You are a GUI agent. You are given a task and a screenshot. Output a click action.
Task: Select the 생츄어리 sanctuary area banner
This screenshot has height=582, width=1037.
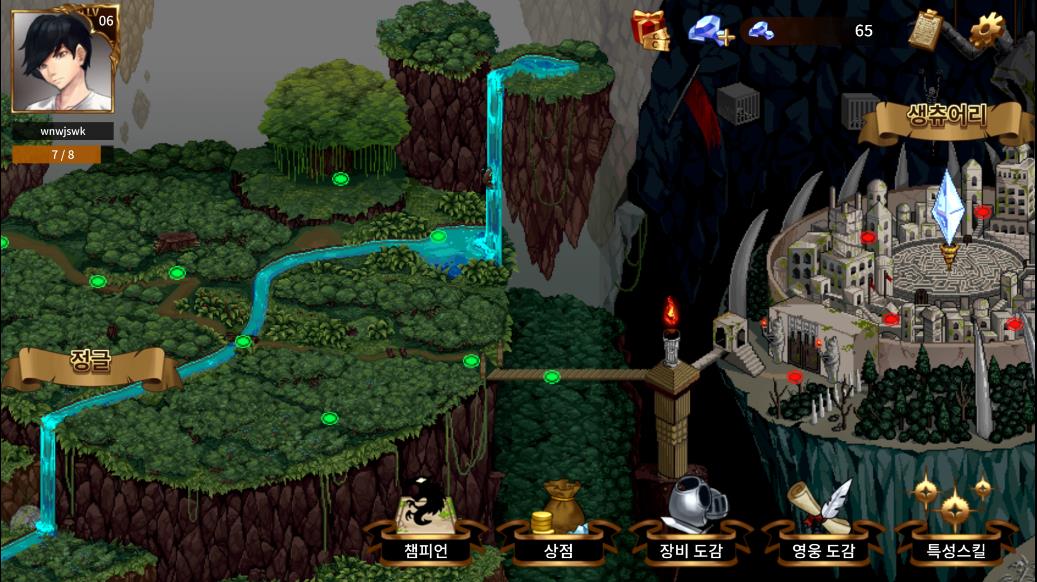(x=945, y=117)
